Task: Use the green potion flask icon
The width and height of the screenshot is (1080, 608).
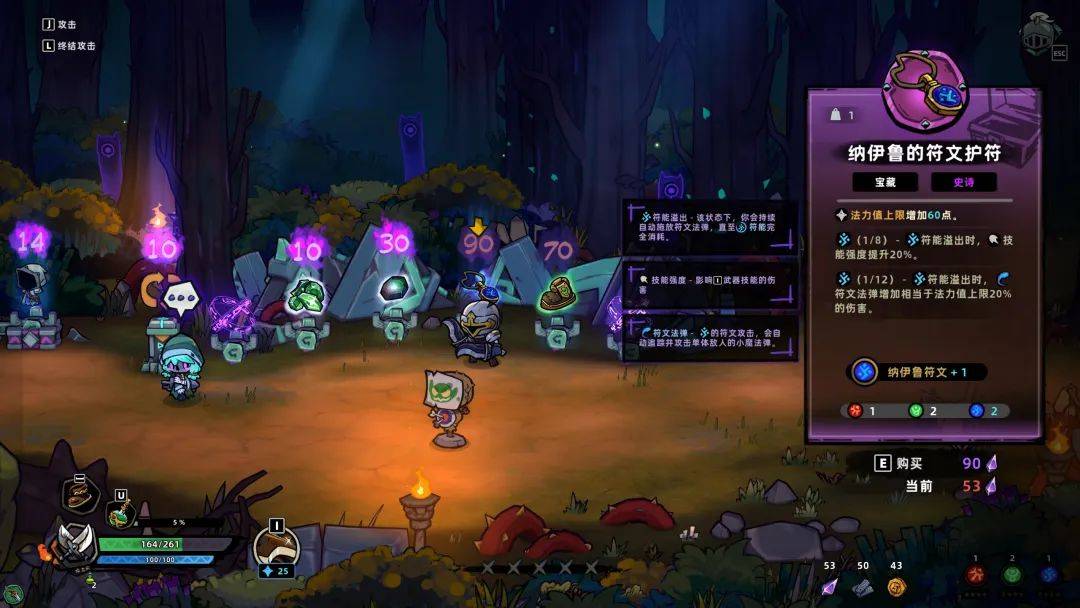Action: [x=119, y=514]
